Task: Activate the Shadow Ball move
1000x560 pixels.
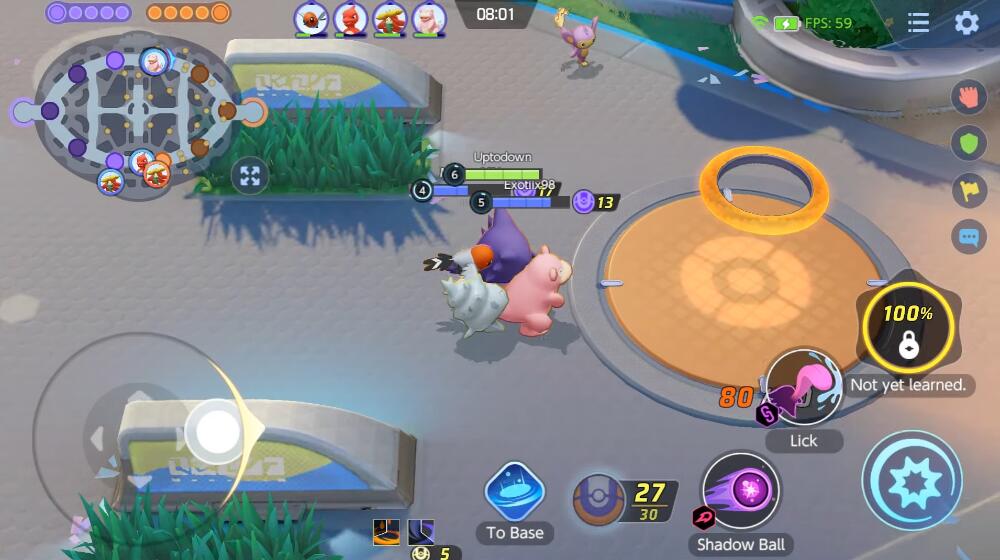Action: click(x=741, y=490)
